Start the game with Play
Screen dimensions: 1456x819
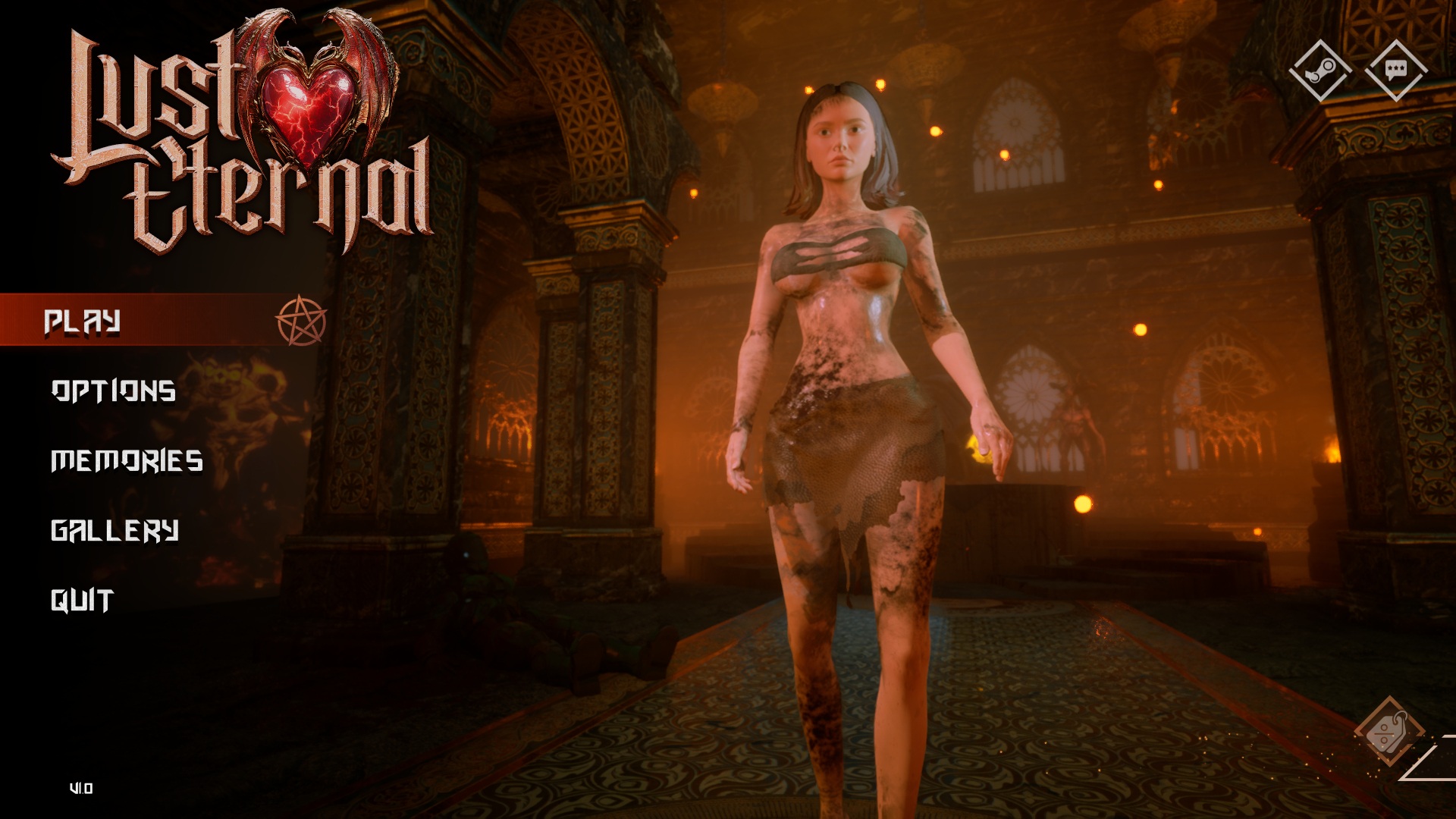point(82,322)
